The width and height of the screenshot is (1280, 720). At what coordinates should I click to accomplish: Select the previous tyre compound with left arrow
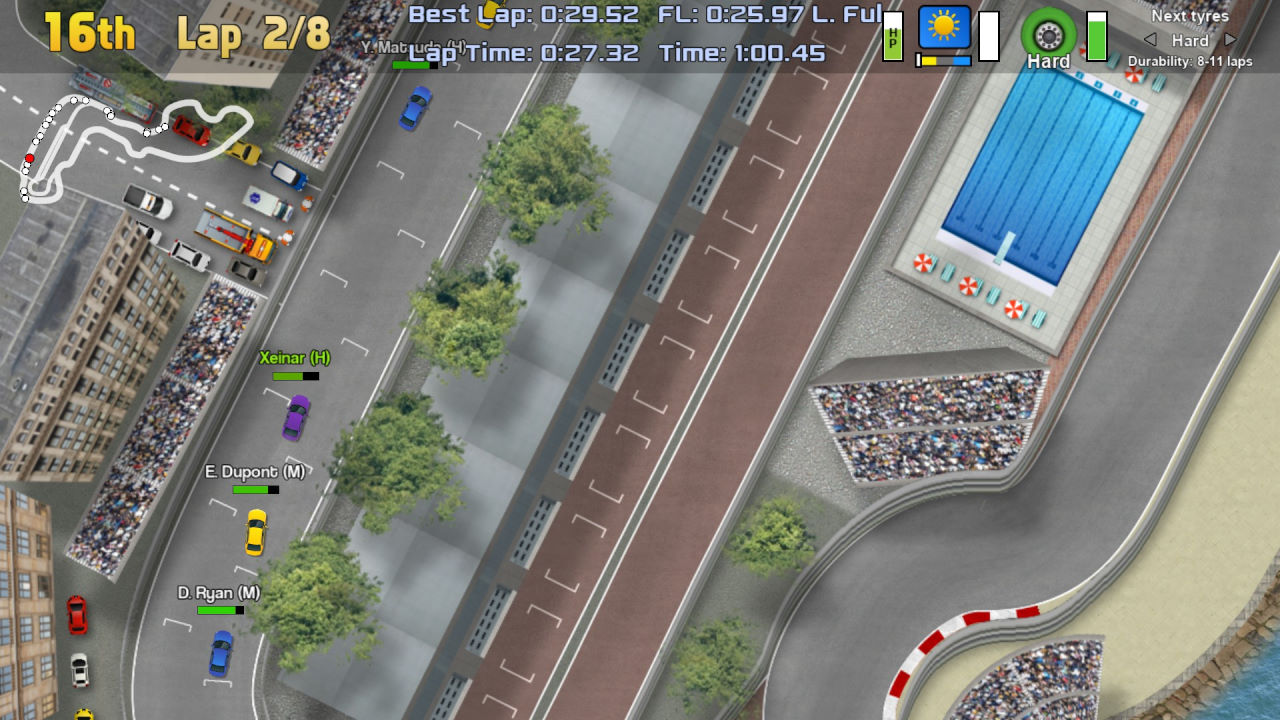1150,40
